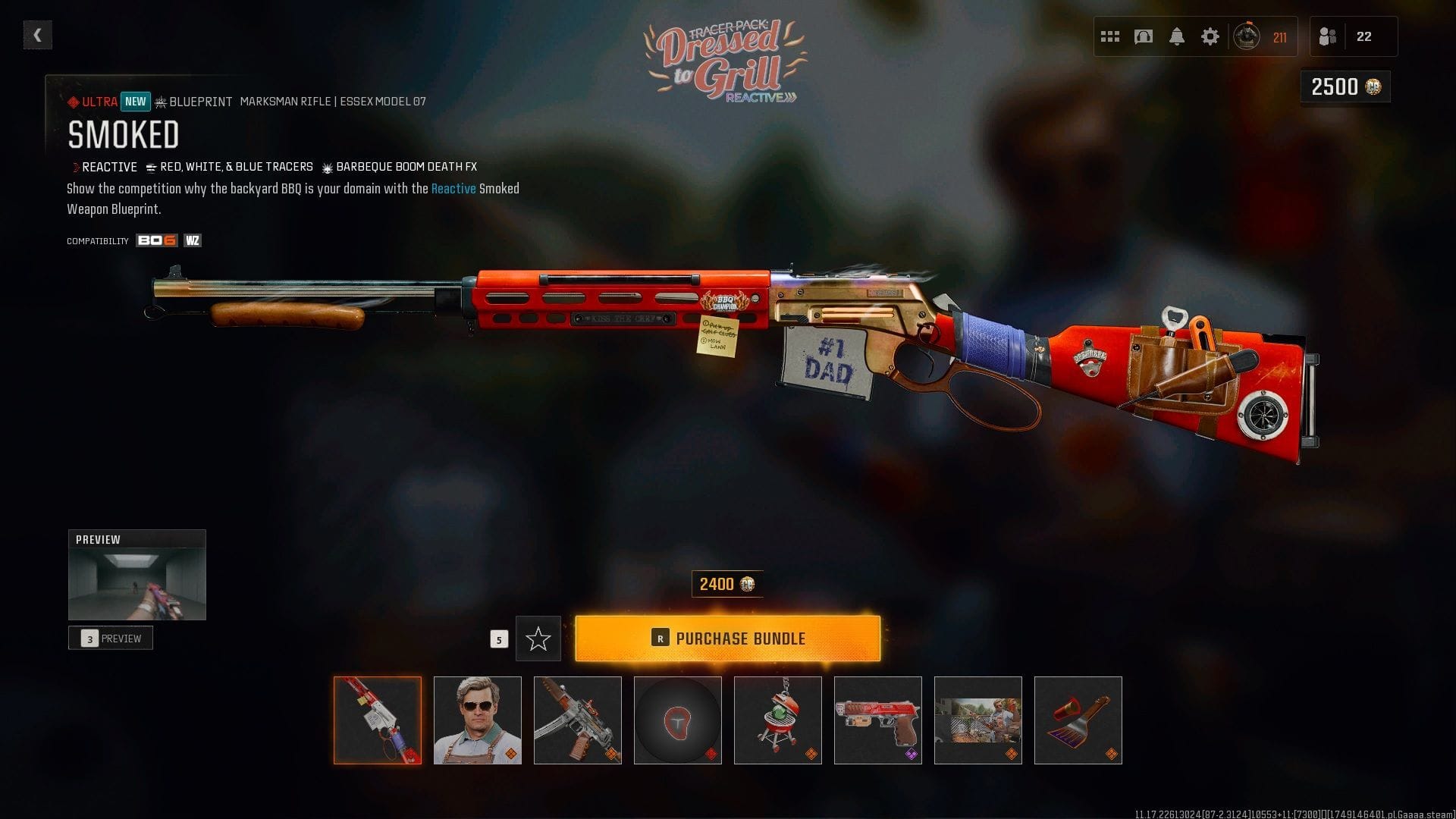Switch to the BBQ operator skin item
The height and width of the screenshot is (819, 1456).
click(x=477, y=720)
